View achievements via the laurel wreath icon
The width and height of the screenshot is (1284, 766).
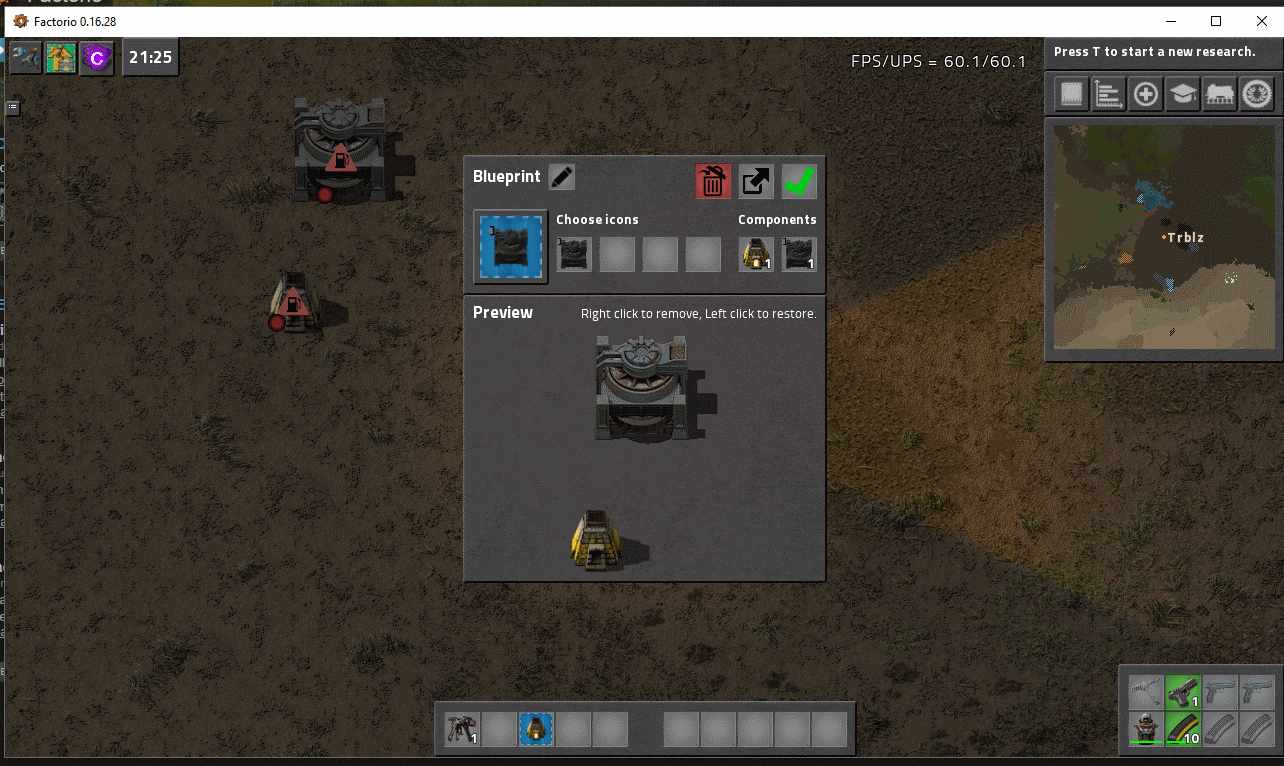coord(1257,93)
